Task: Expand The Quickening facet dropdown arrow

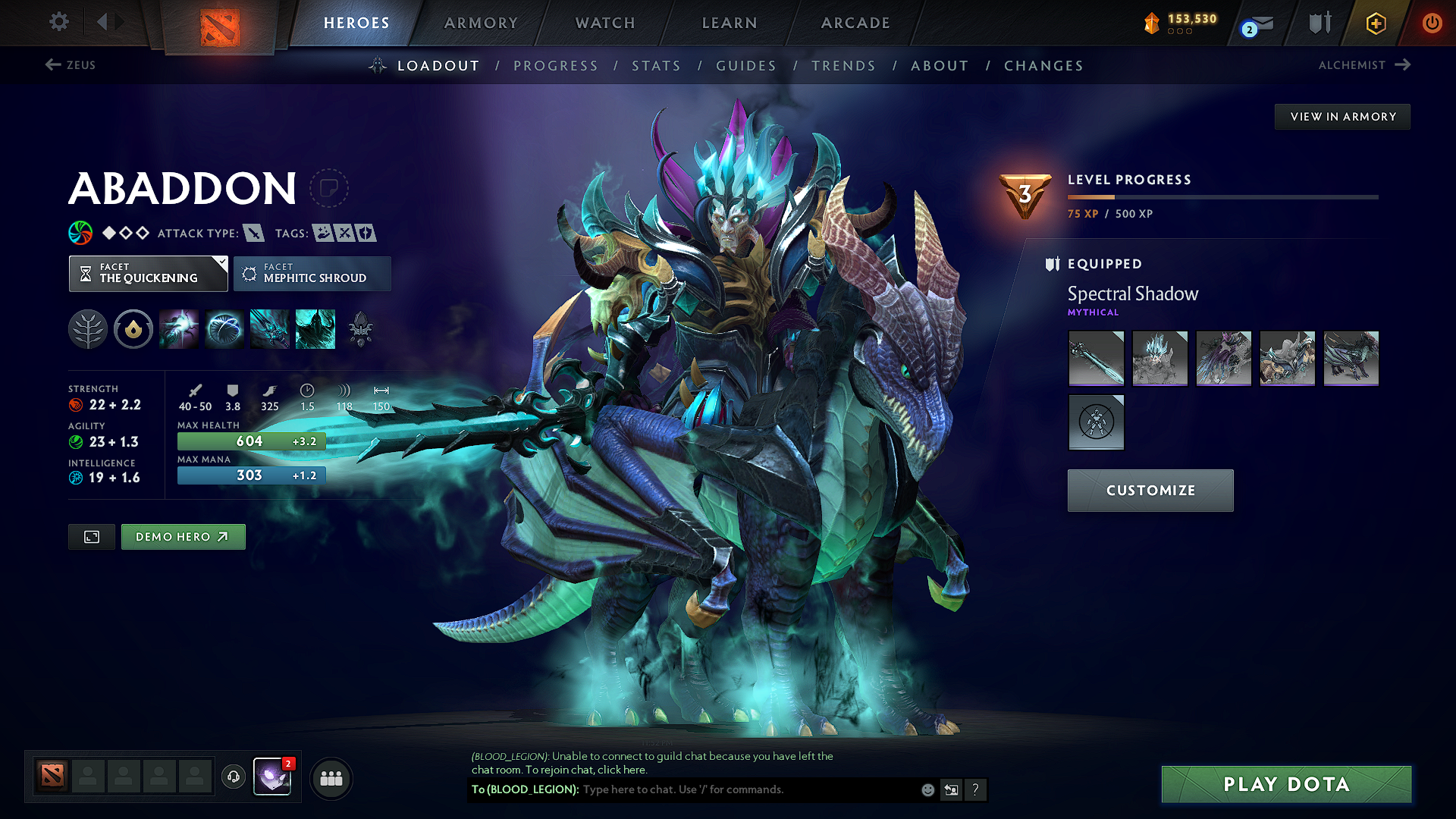Action: click(x=221, y=263)
